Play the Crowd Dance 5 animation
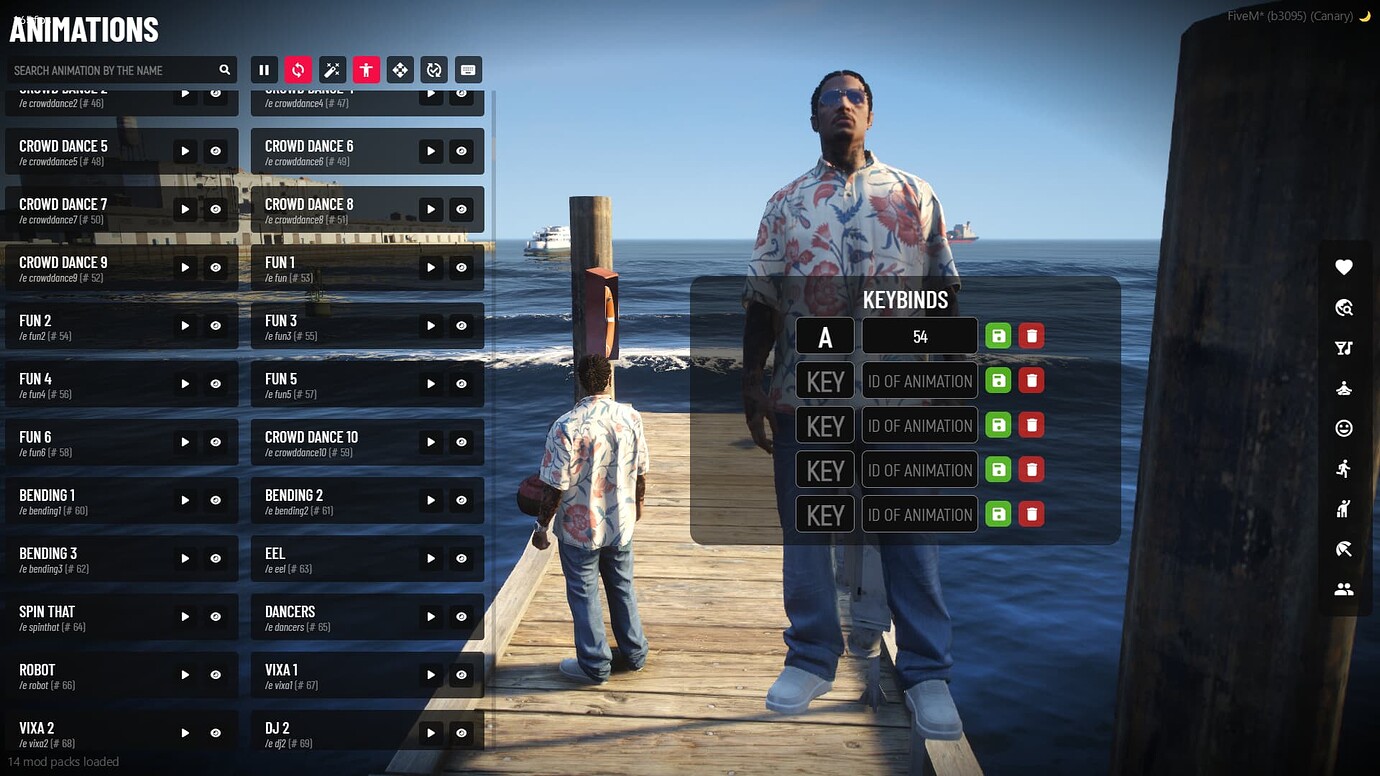 (185, 151)
